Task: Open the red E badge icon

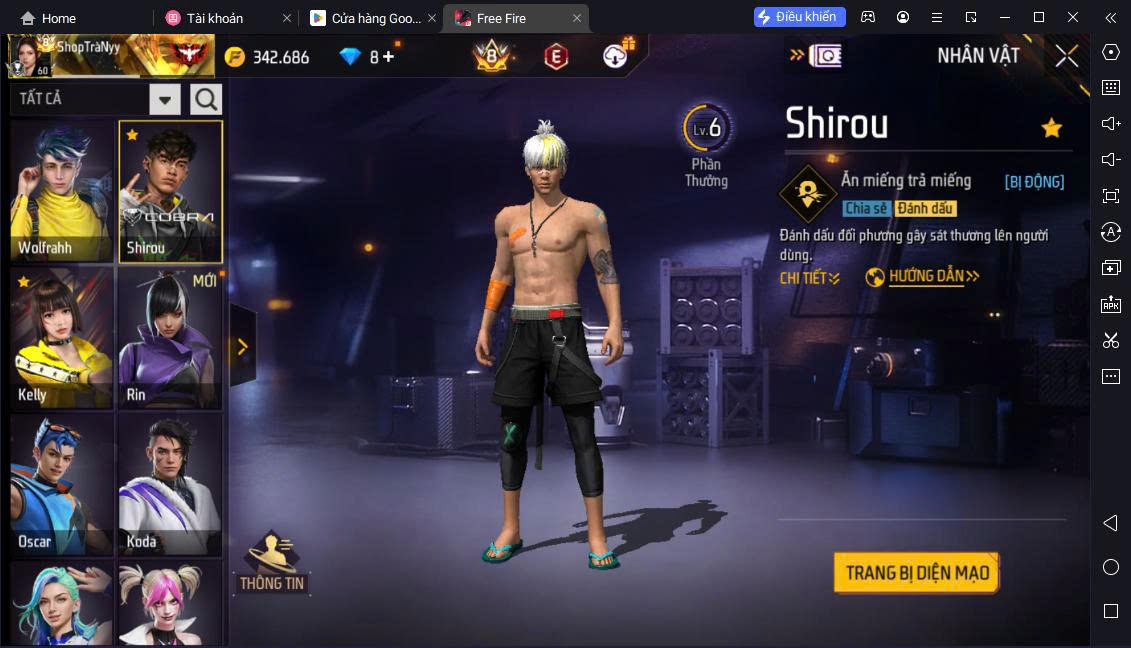Action: pyautogui.click(x=555, y=57)
